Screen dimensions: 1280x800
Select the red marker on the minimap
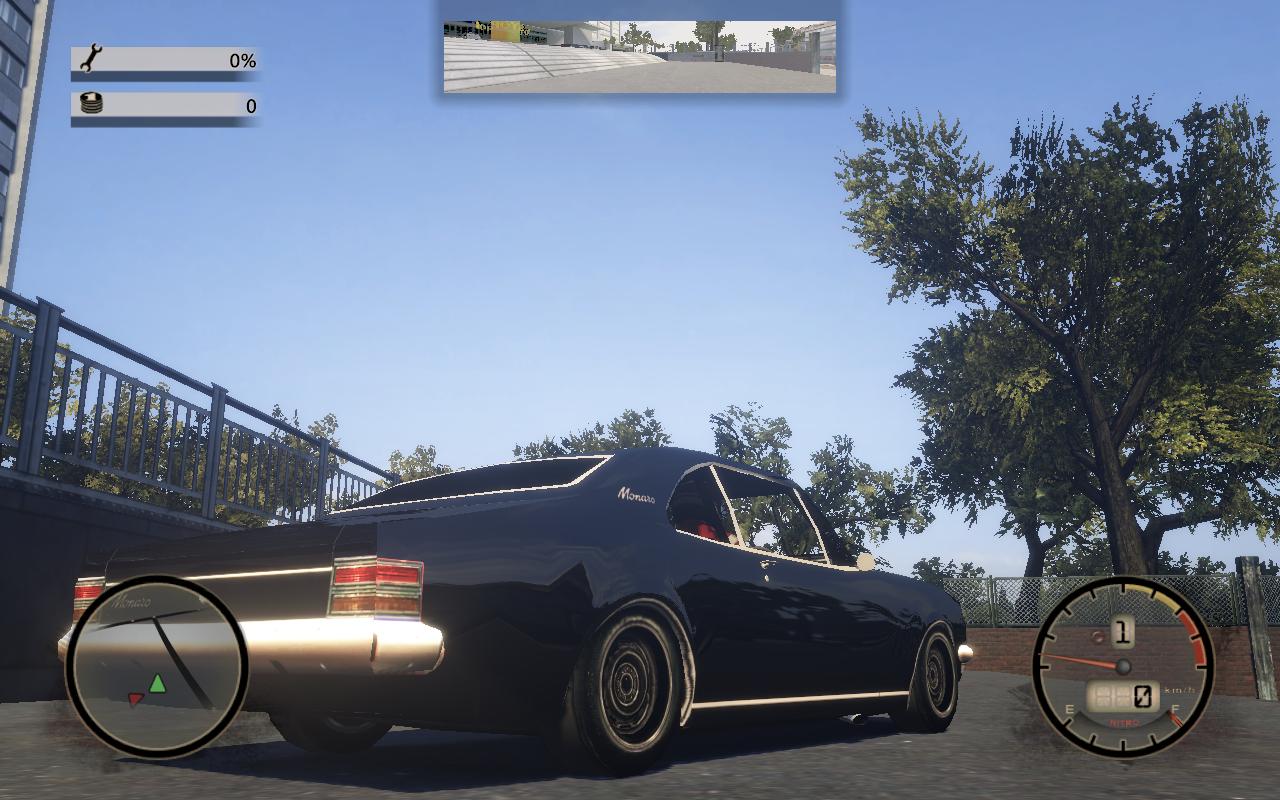(136, 699)
